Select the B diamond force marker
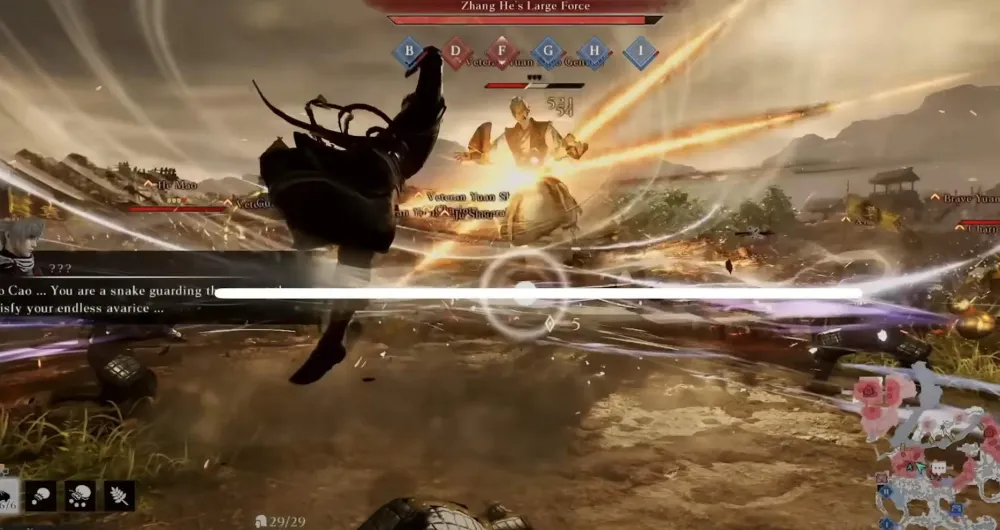 [407, 52]
